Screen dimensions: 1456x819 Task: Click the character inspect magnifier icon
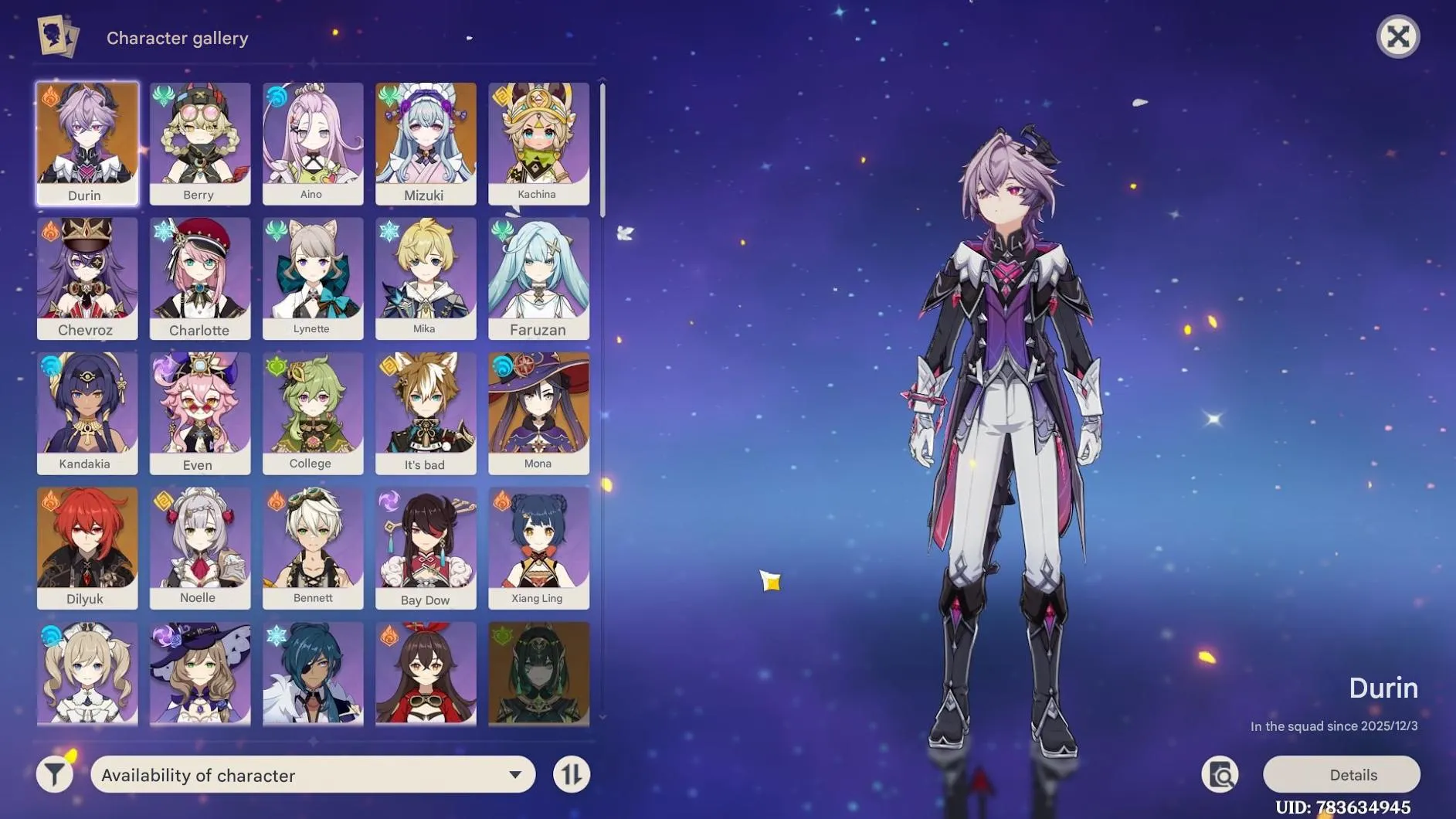click(1220, 774)
